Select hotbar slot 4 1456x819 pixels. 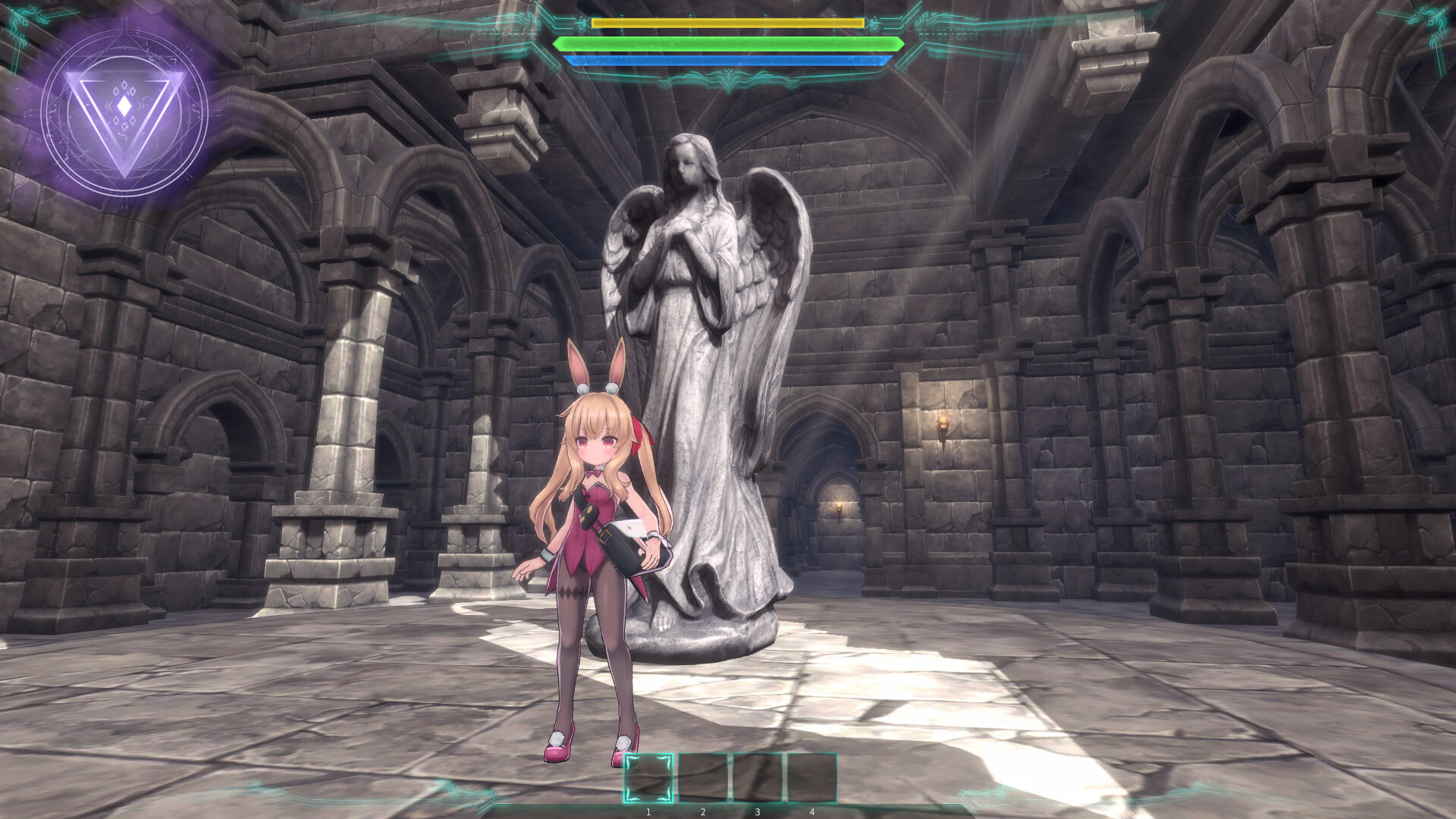click(x=812, y=777)
